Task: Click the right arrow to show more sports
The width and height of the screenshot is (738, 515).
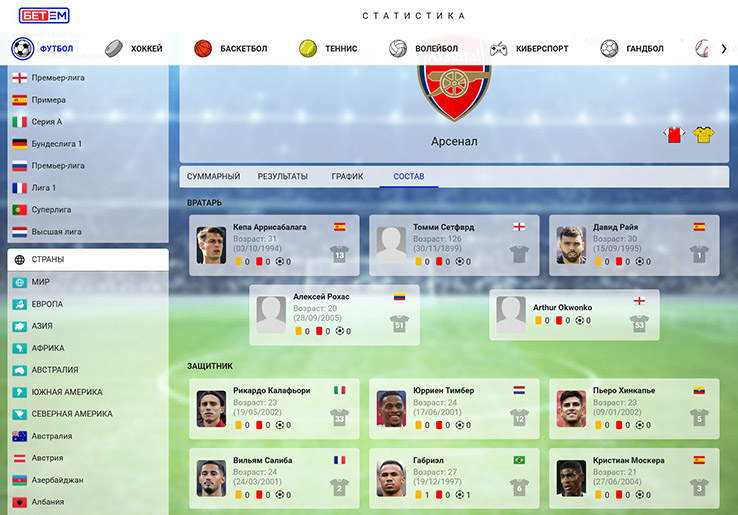Action: click(723, 48)
